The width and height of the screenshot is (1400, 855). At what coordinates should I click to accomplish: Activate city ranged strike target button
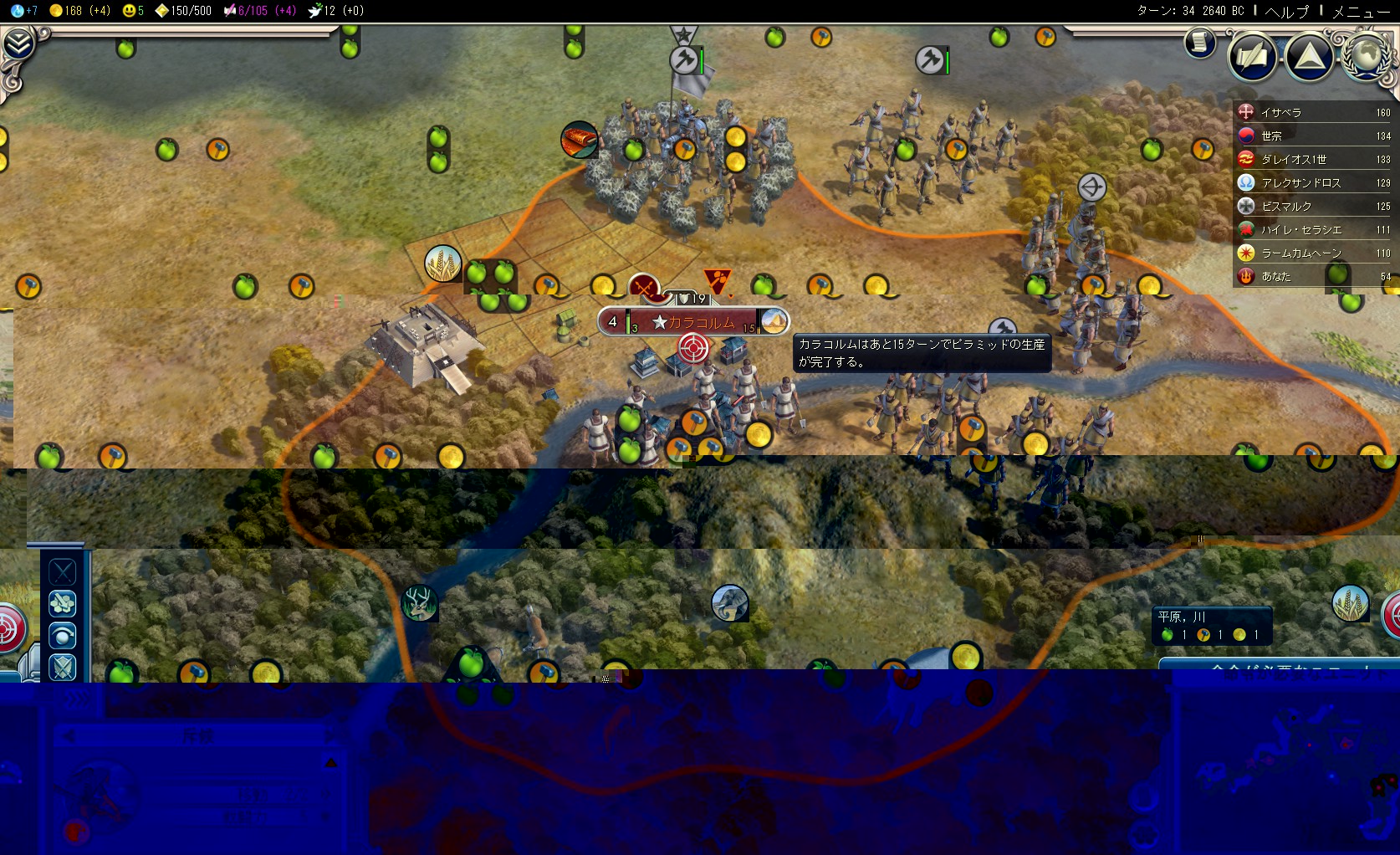click(x=692, y=347)
